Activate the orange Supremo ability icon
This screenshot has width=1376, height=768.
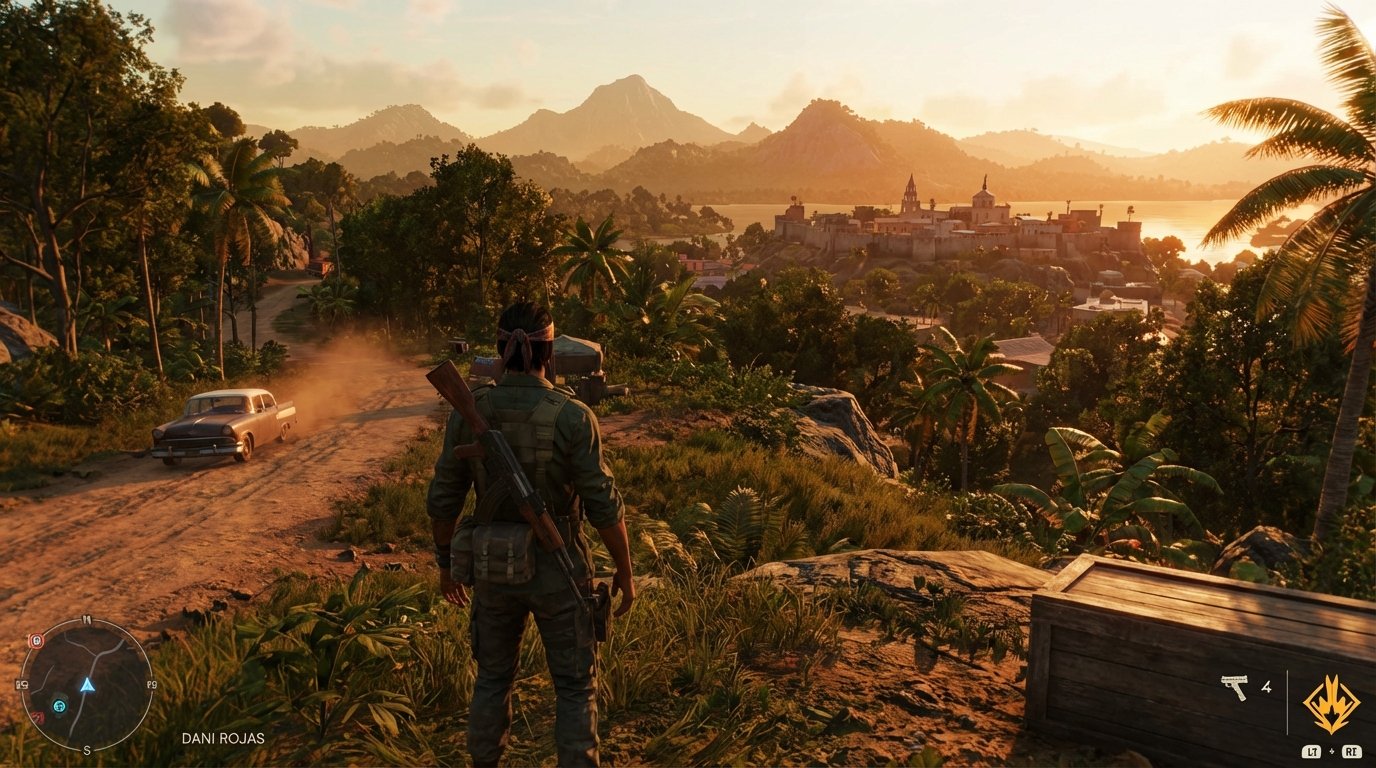pos(1332,703)
